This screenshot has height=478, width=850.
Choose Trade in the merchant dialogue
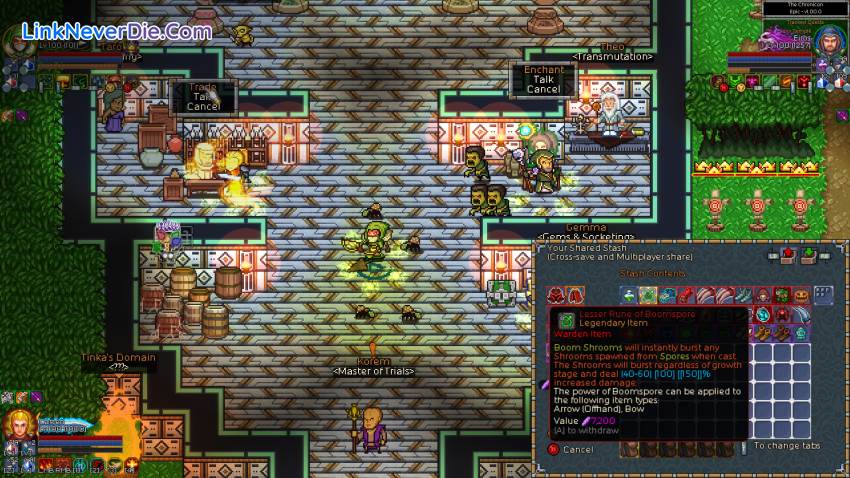pos(204,86)
